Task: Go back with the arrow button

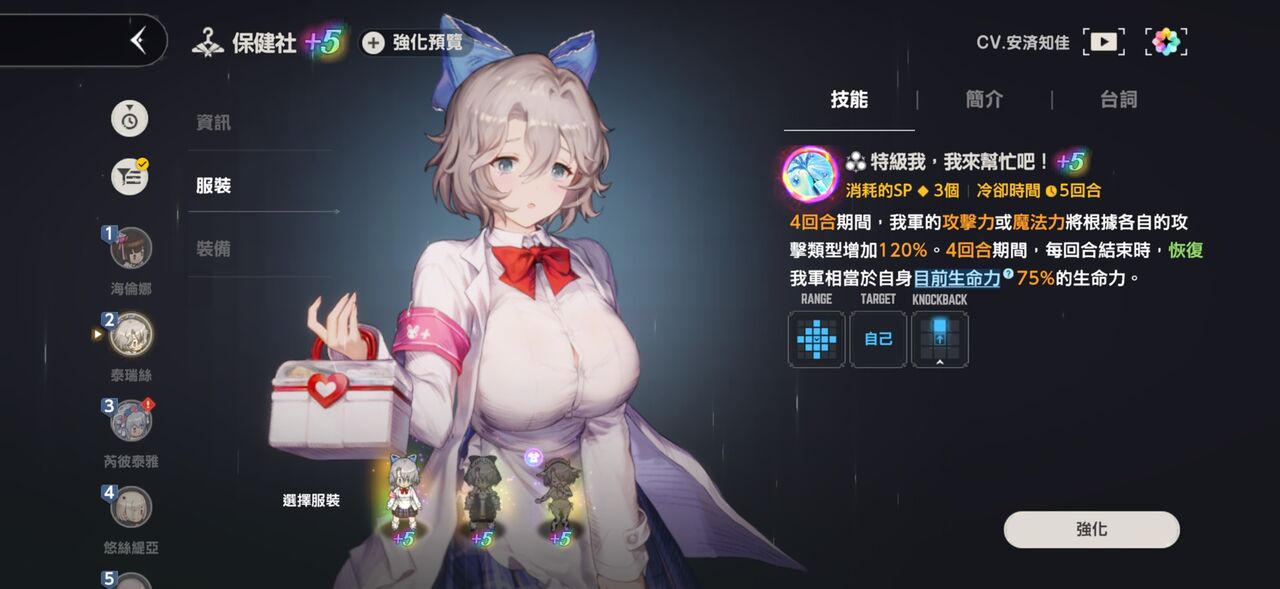Action: pyautogui.click(x=138, y=40)
